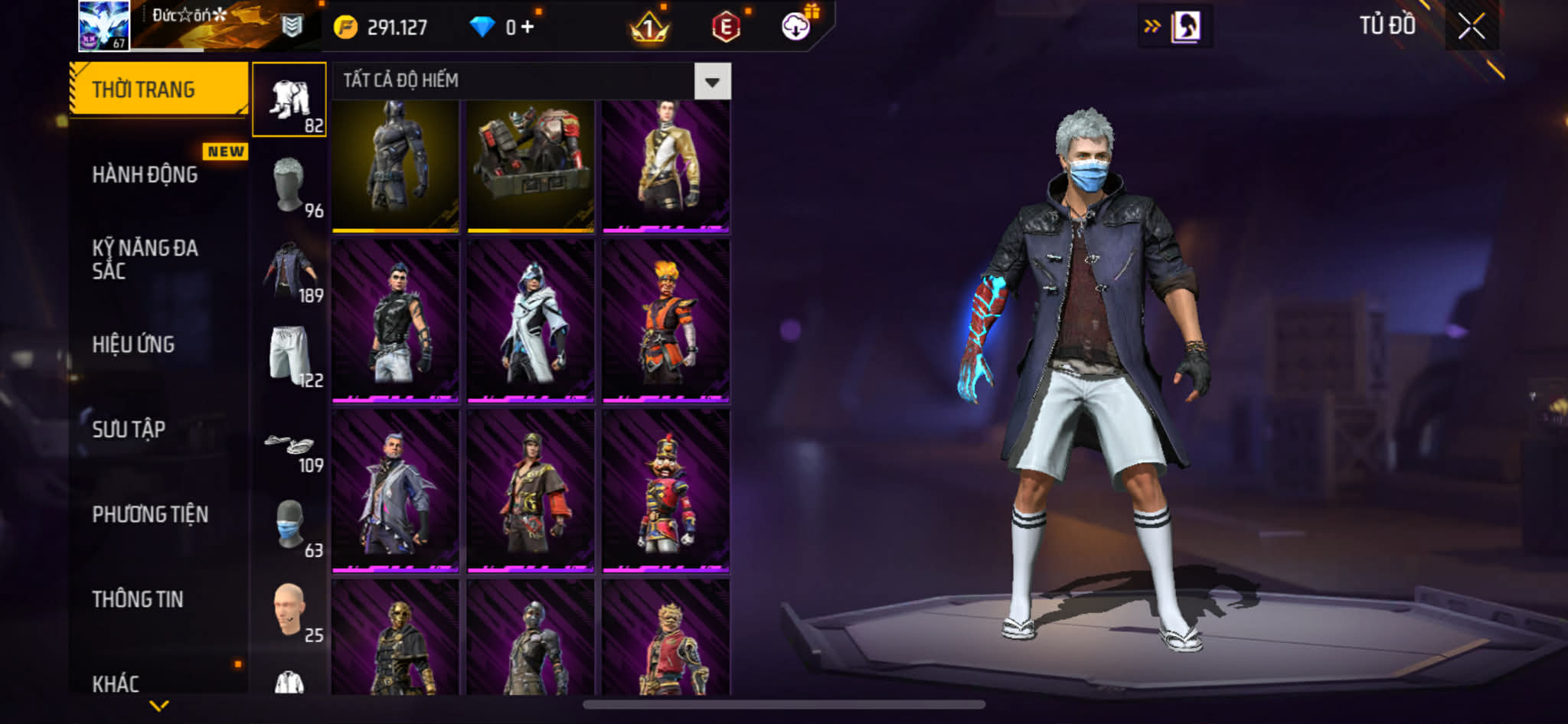Image resolution: width=1568 pixels, height=724 pixels.
Task: Add diamonds with the plus button
Action: click(x=528, y=28)
